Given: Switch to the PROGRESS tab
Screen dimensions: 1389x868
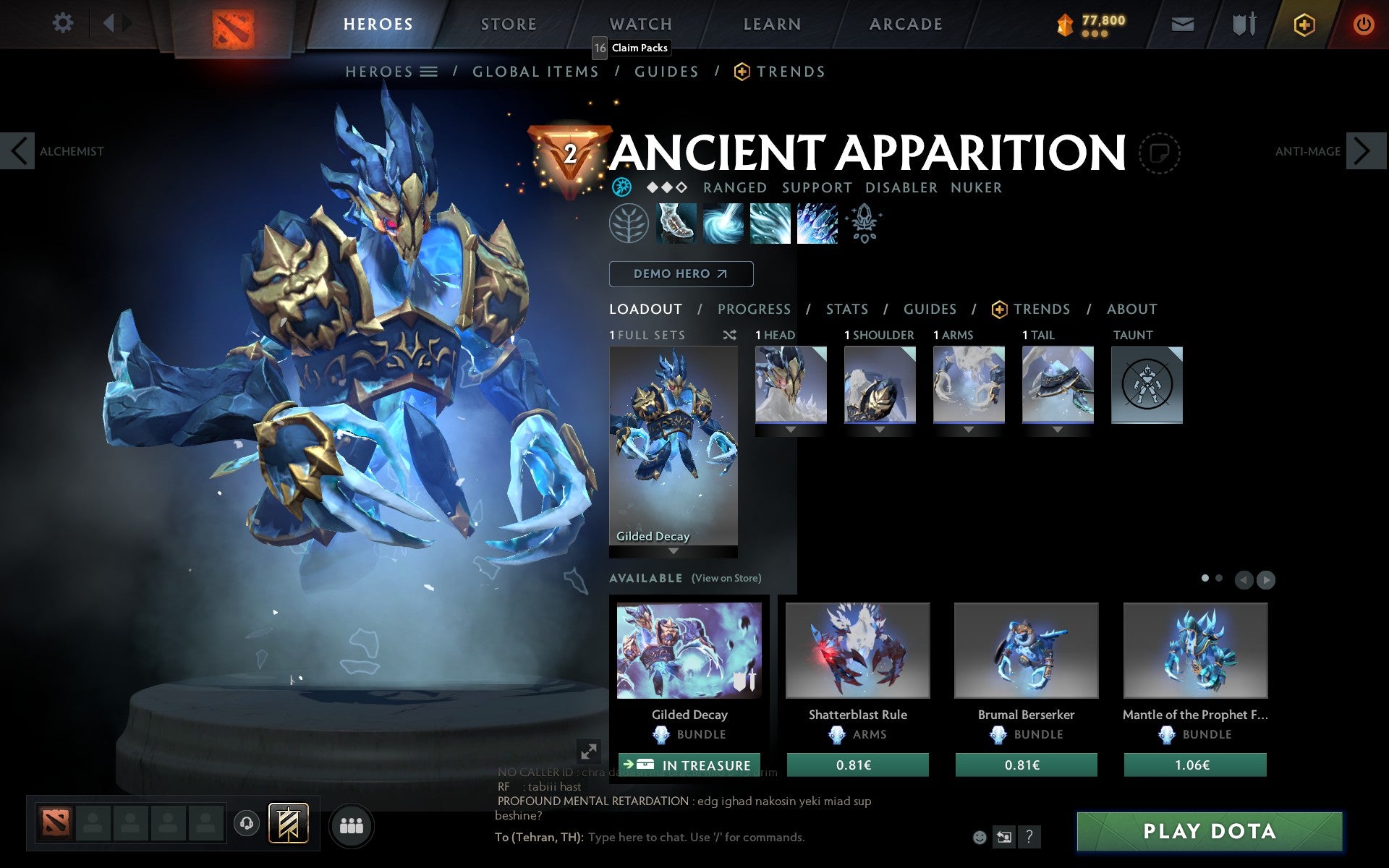Looking at the screenshot, I should click(x=754, y=309).
